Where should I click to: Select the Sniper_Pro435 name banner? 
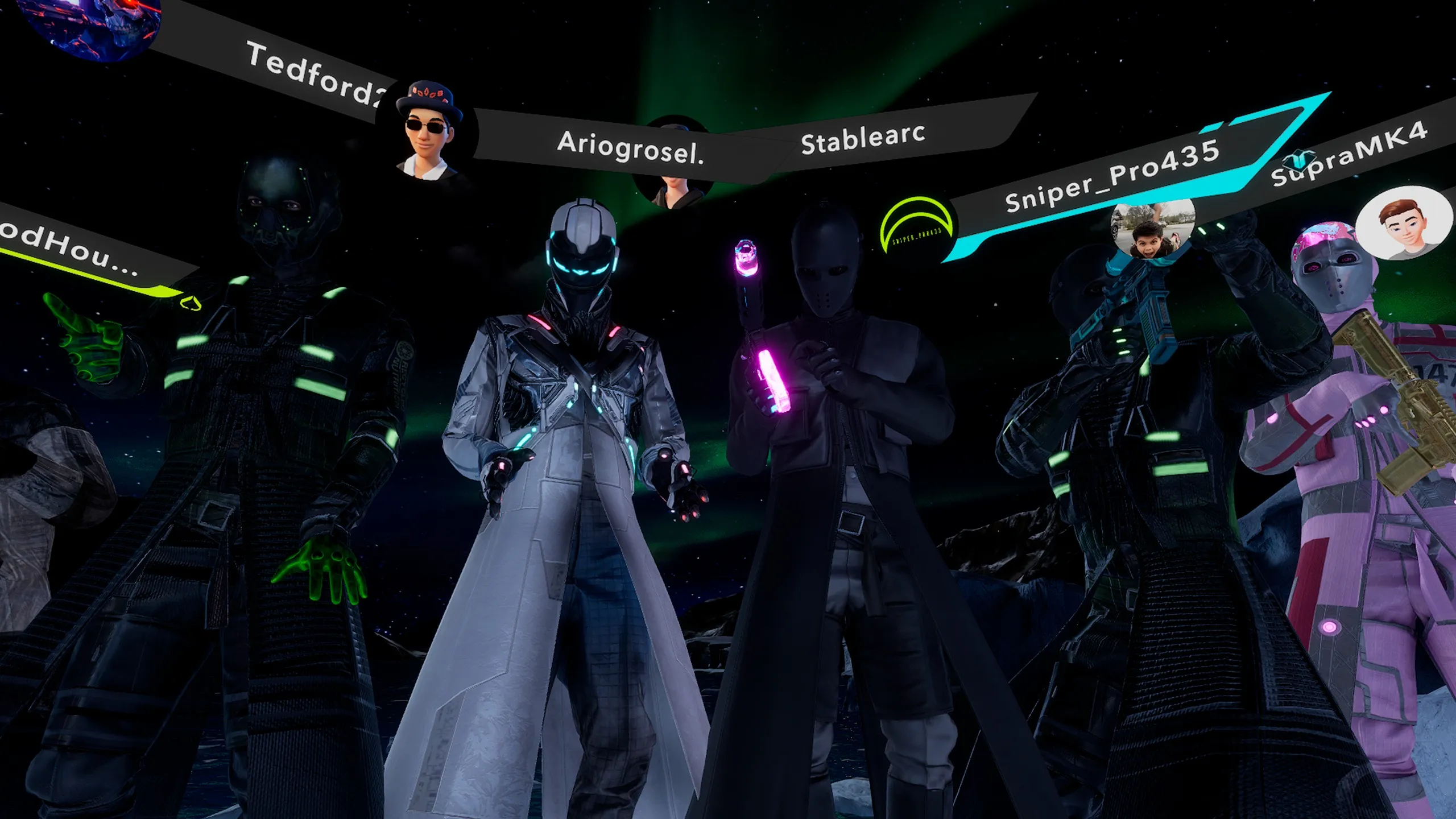coord(1112,175)
